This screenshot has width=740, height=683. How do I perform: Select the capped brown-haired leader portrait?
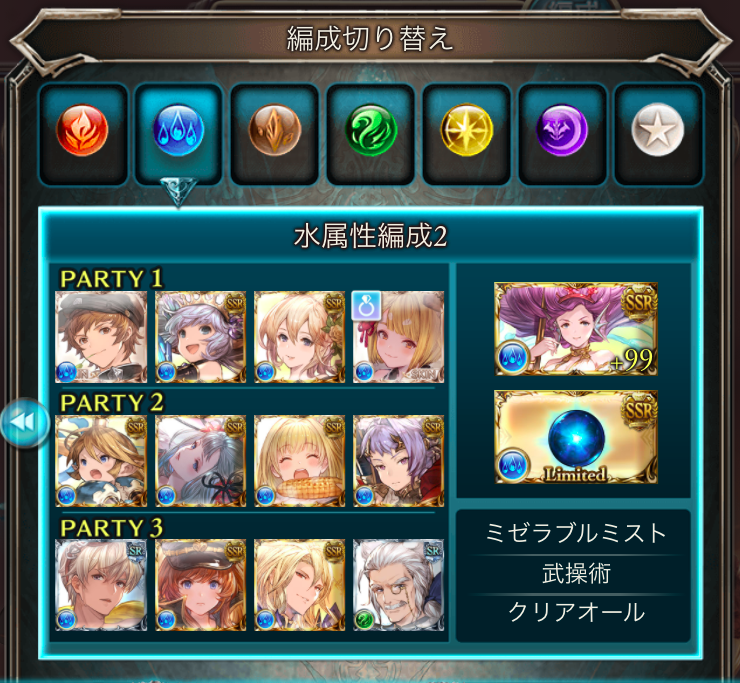101,337
